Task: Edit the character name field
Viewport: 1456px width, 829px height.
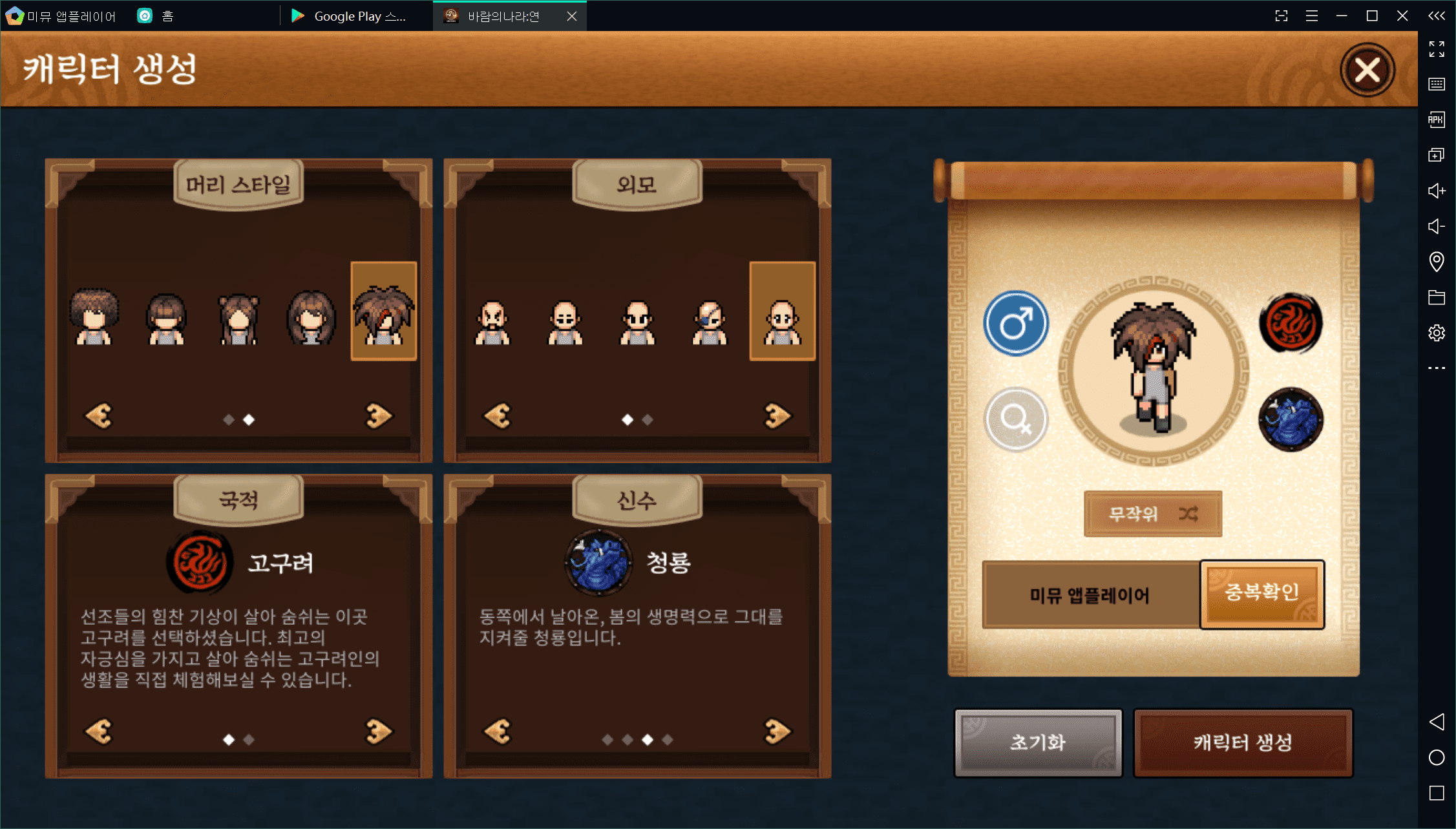Action: coord(1090,594)
